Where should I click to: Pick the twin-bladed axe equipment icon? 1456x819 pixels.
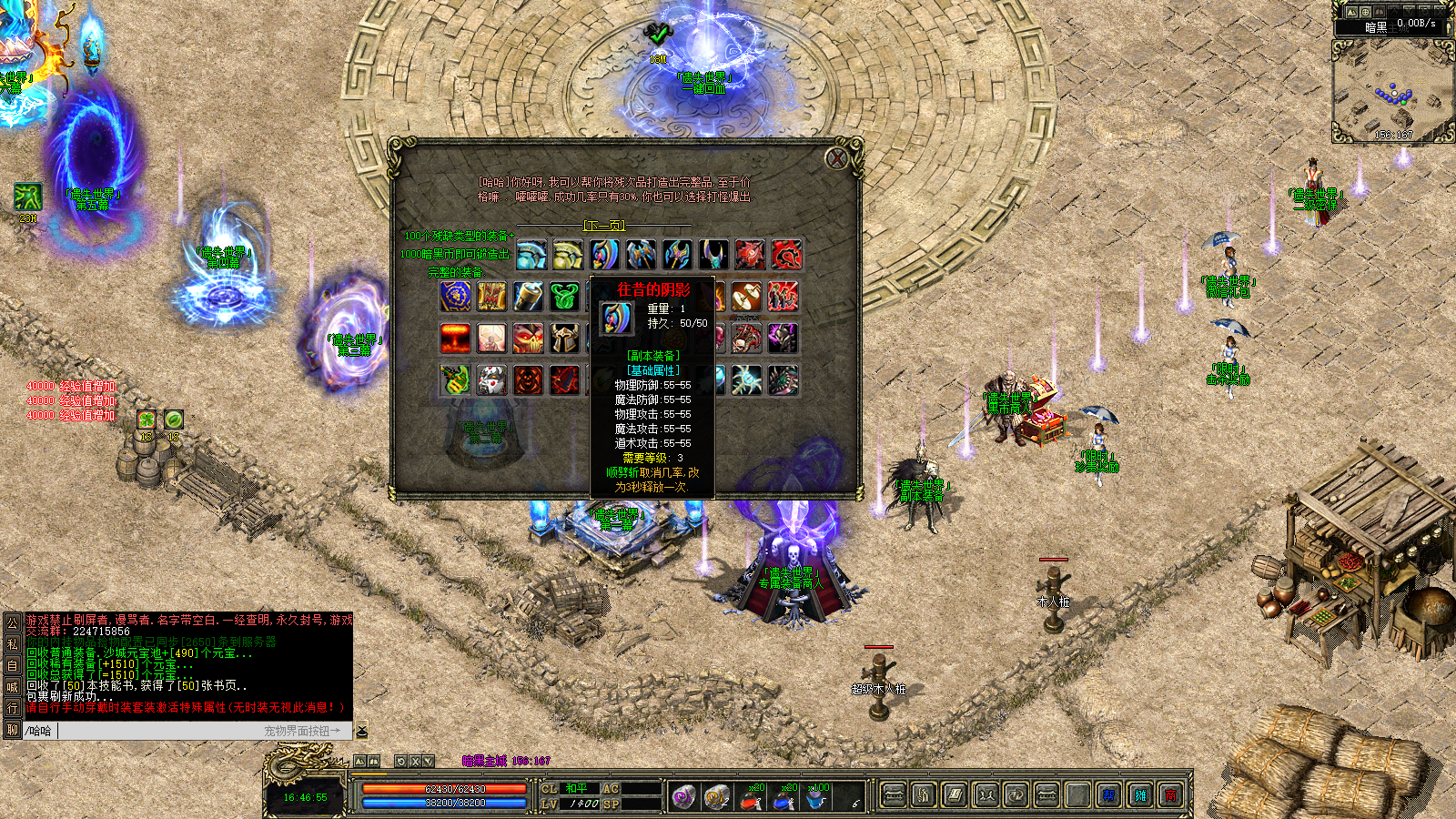tap(641, 255)
